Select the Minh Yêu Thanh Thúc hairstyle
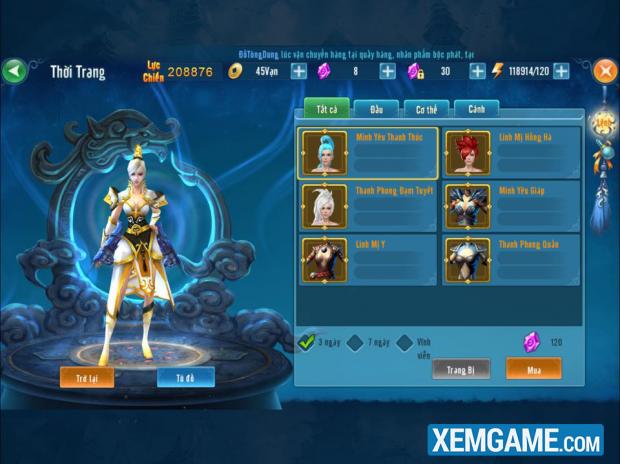Screen dimensions: 620x464 coord(367,152)
